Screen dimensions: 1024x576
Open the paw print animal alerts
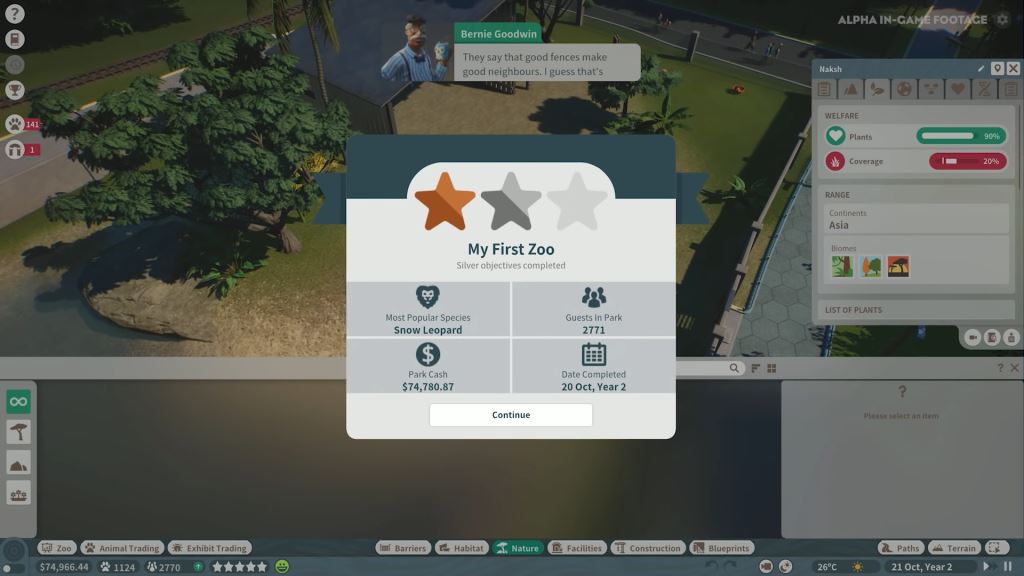pyautogui.click(x=15, y=124)
